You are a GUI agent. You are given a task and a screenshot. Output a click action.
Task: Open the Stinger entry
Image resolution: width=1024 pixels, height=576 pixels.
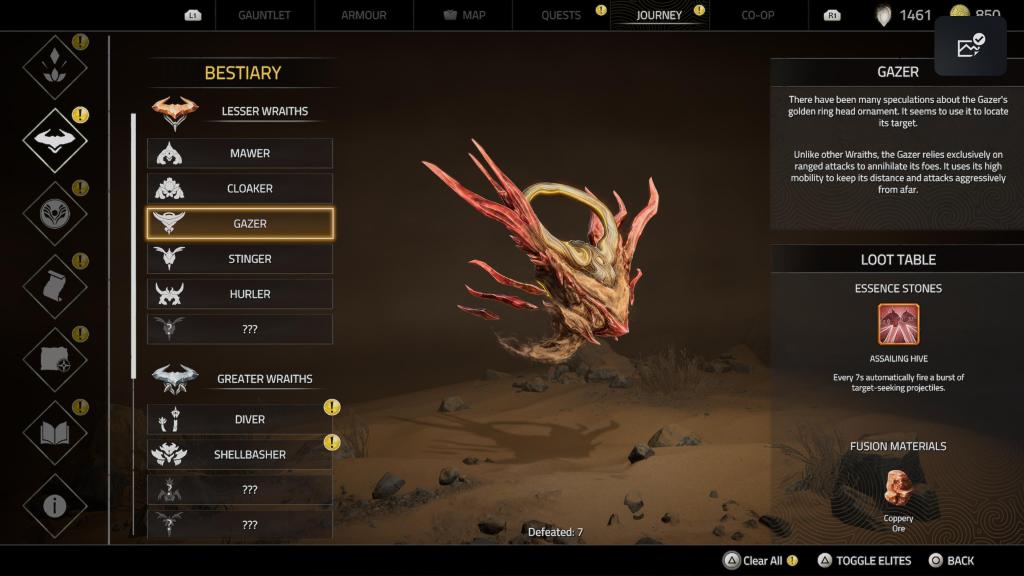coord(240,259)
